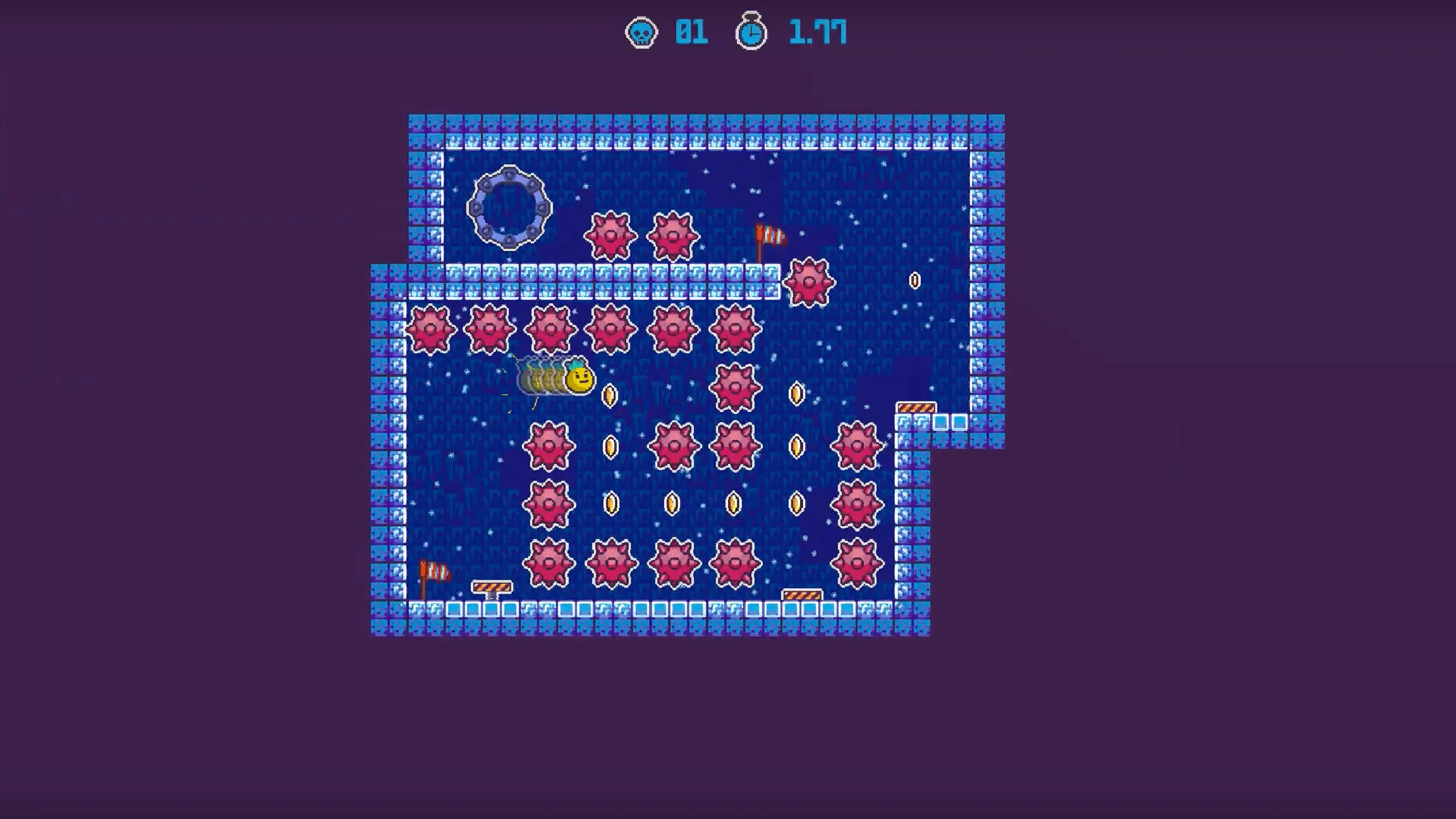This screenshot has width=1456, height=819.
Task: Click the red windsock above the middle platform
Action: 769,237
